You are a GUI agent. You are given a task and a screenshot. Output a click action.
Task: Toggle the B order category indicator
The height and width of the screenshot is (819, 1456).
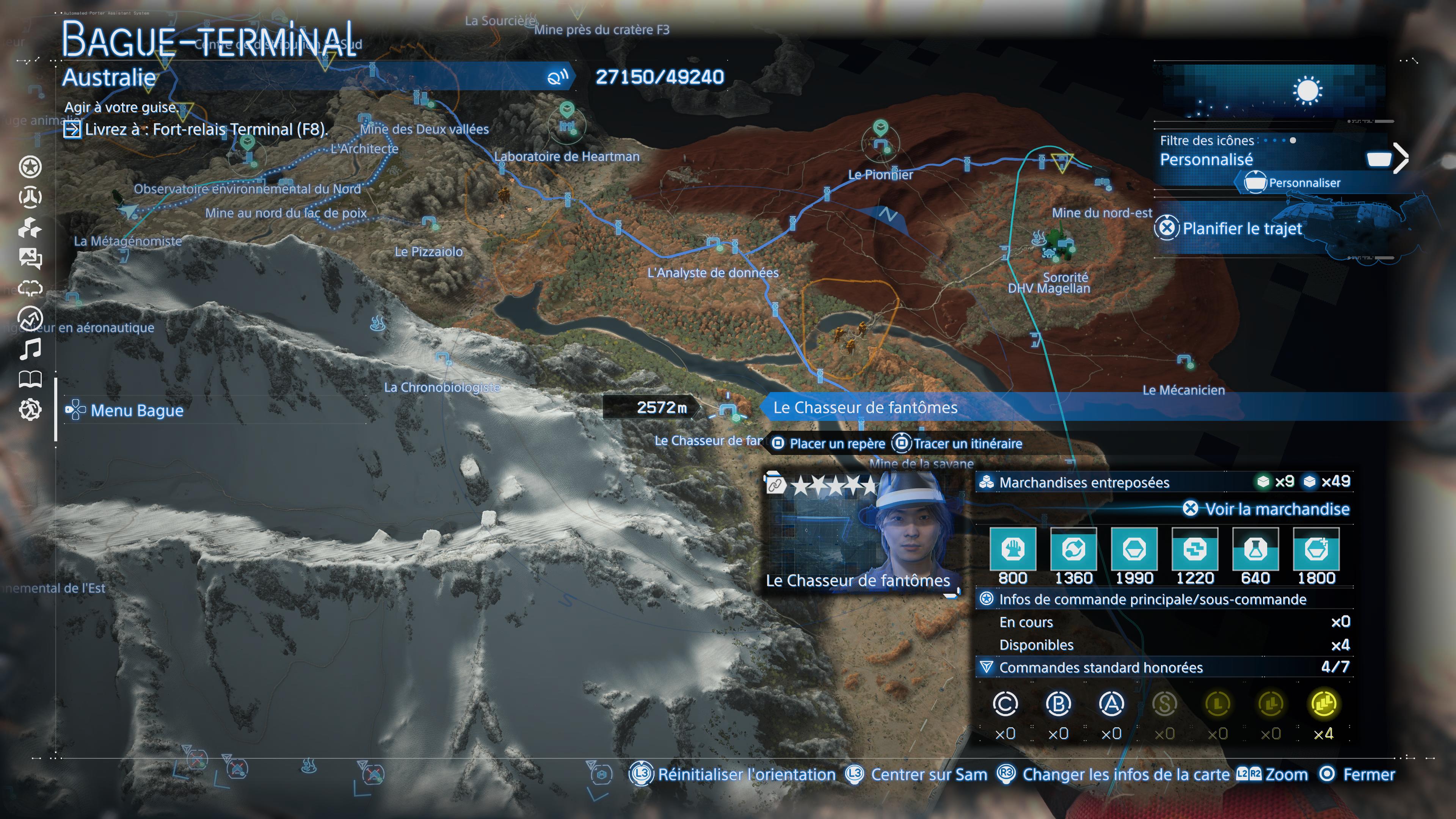(1059, 704)
